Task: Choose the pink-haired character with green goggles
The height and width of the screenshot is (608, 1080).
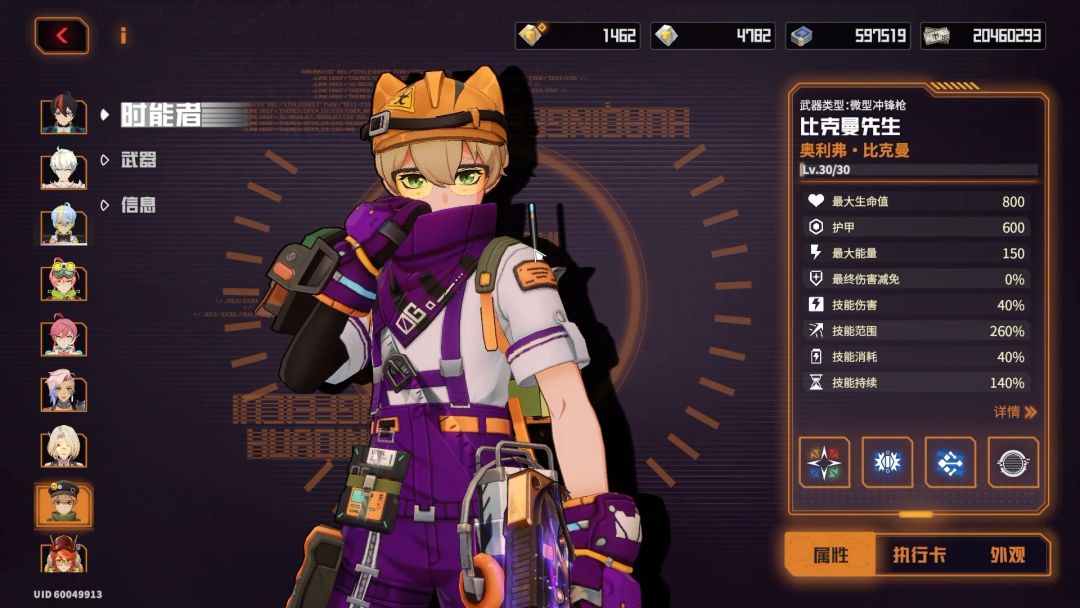Action: pyautogui.click(x=64, y=280)
